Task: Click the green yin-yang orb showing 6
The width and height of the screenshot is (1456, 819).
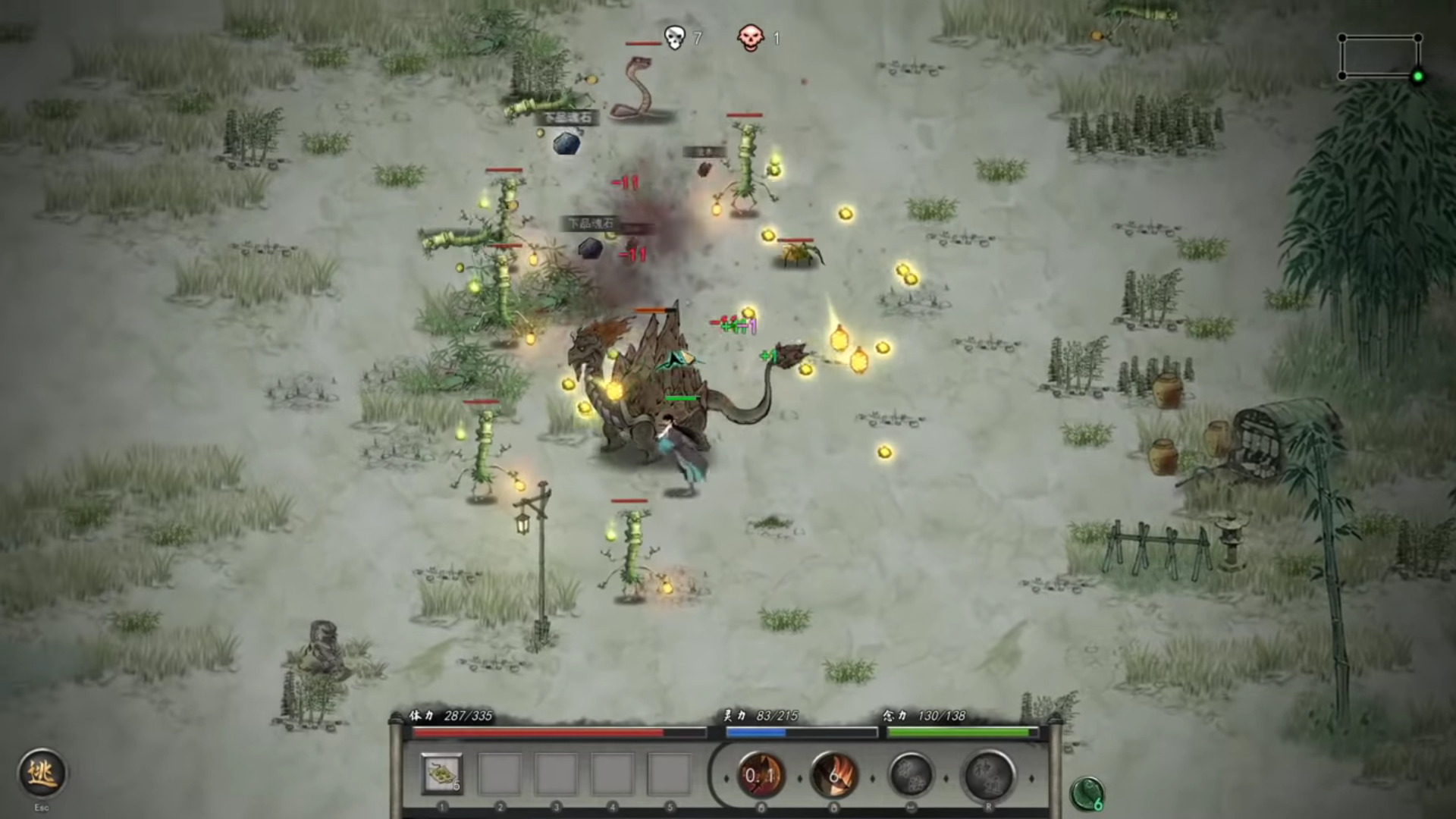Action: (1087, 791)
